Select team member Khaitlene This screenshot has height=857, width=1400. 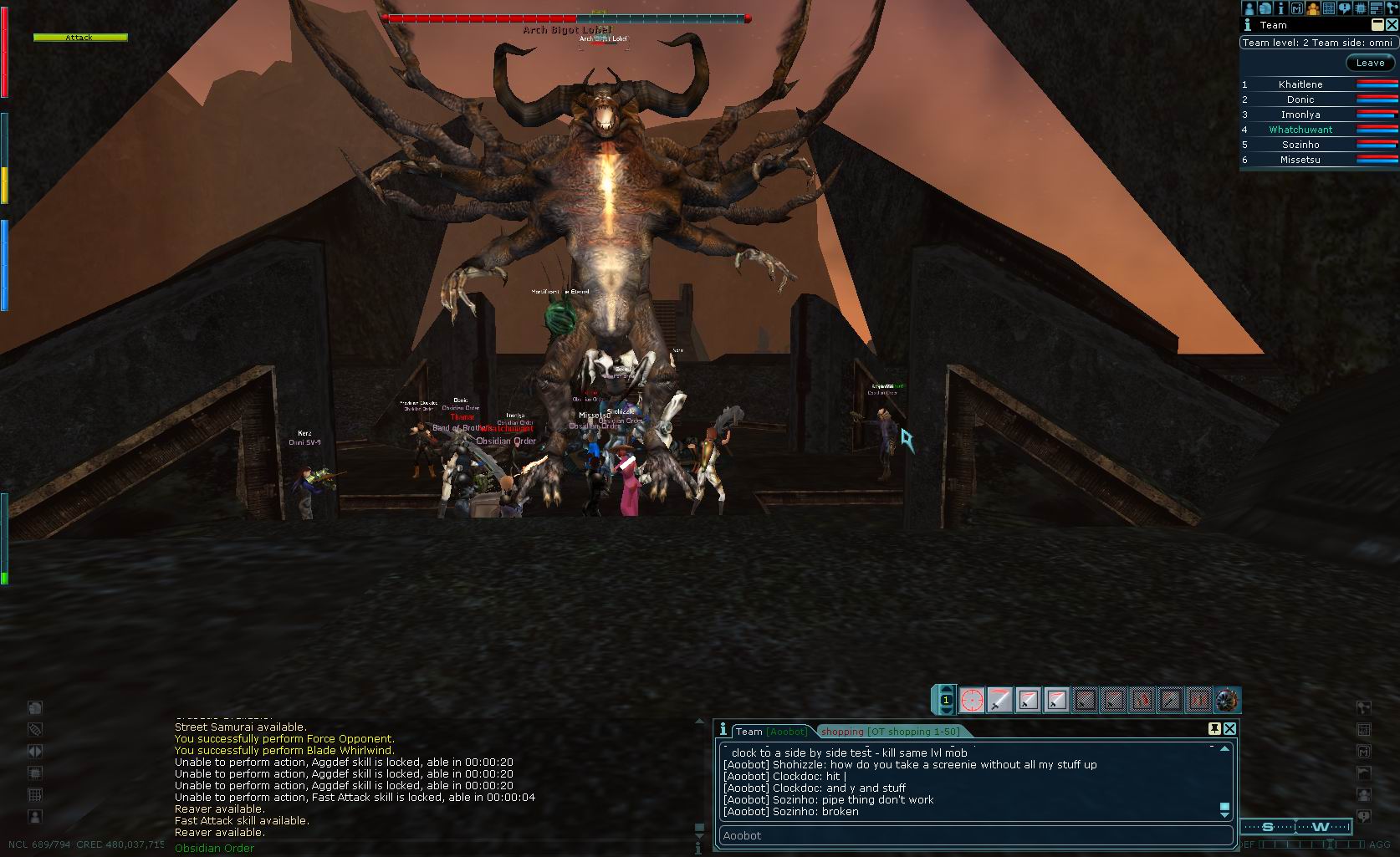pyautogui.click(x=1300, y=84)
